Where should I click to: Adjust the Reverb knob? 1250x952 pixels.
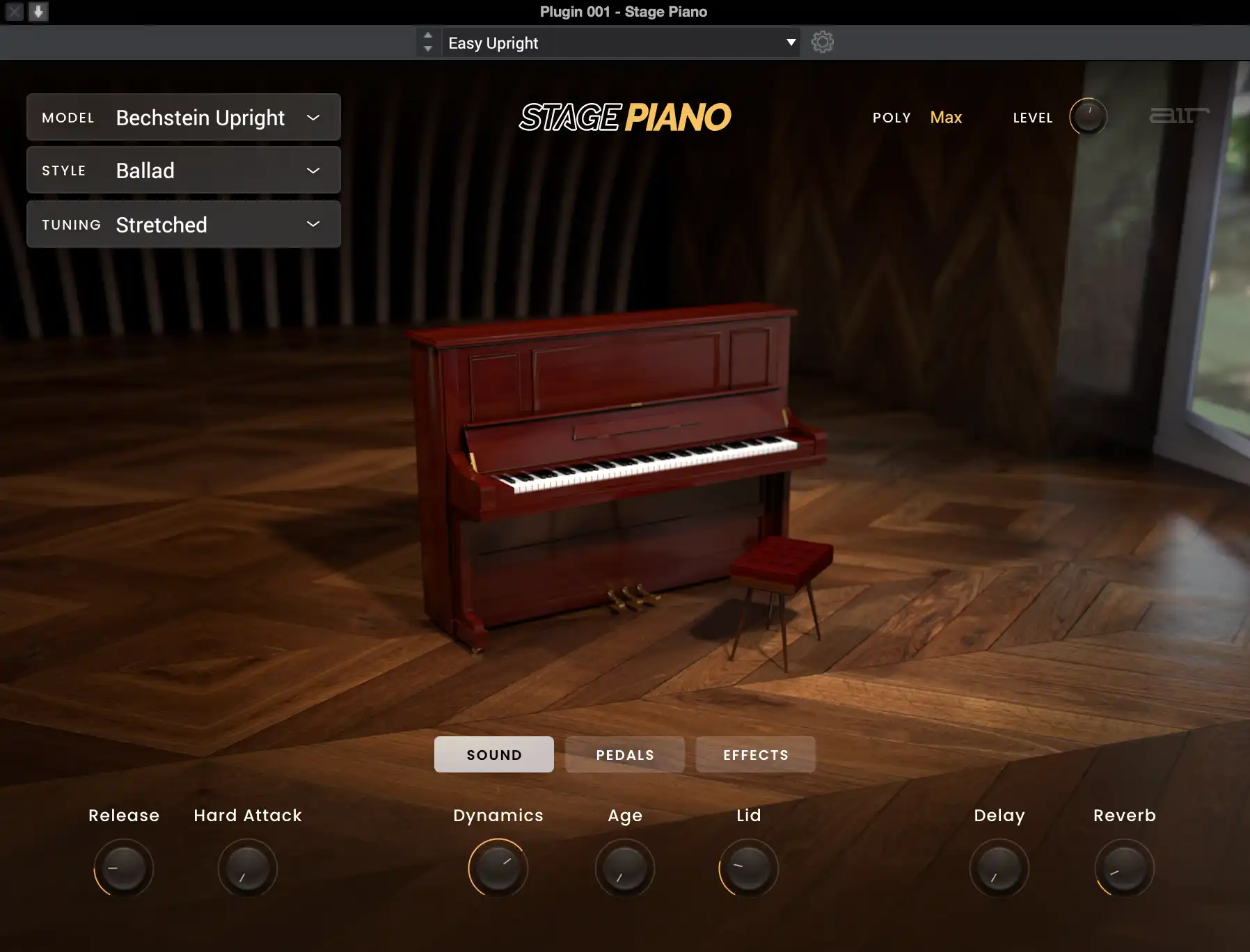[x=1123, y=868]
